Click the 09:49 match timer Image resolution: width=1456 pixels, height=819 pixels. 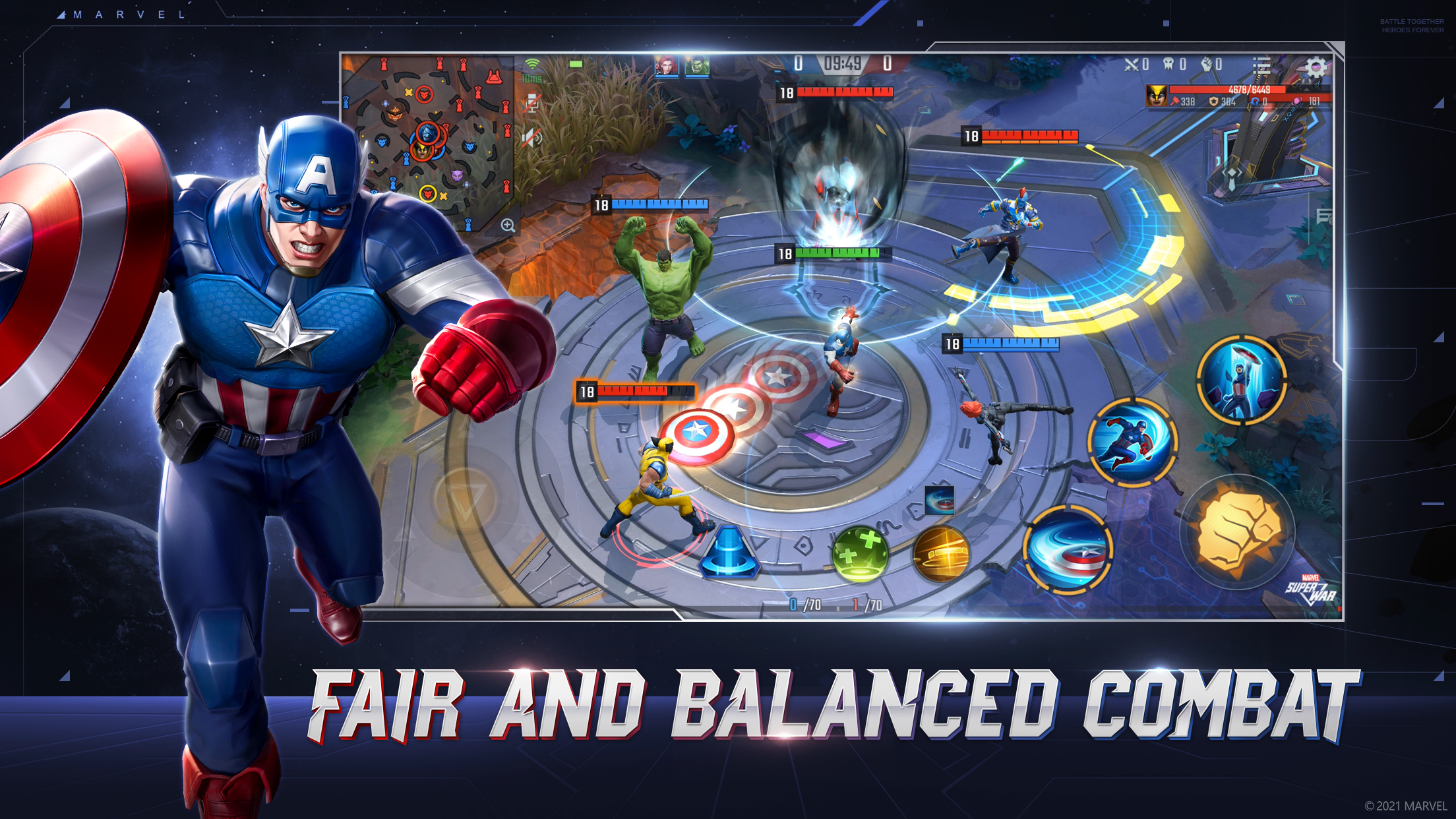(x=843, y=63)
